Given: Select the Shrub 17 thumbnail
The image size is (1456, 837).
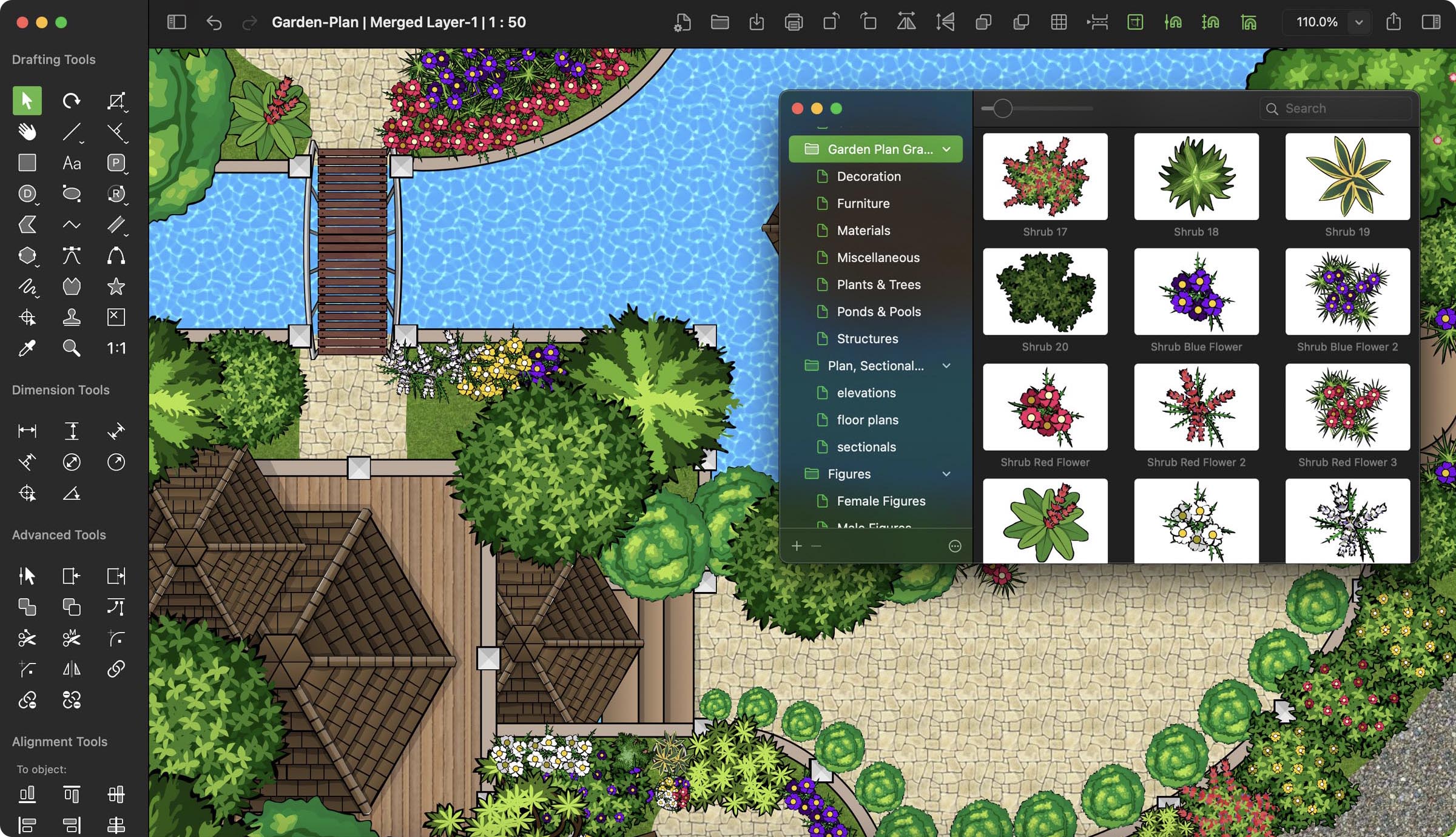Looking at the screenshot, I should pos(1045,176).
